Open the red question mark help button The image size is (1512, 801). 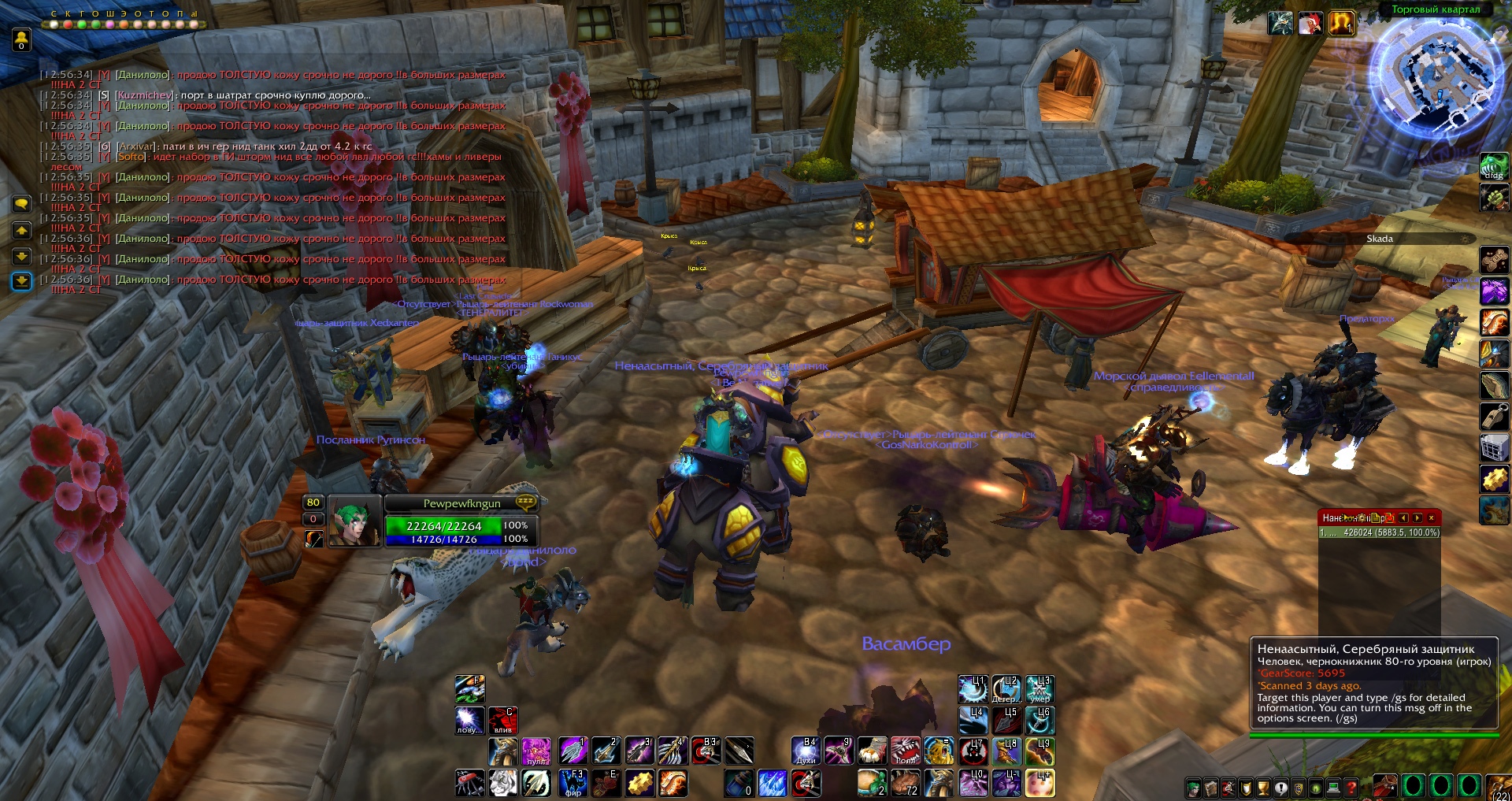[1351, 788]
